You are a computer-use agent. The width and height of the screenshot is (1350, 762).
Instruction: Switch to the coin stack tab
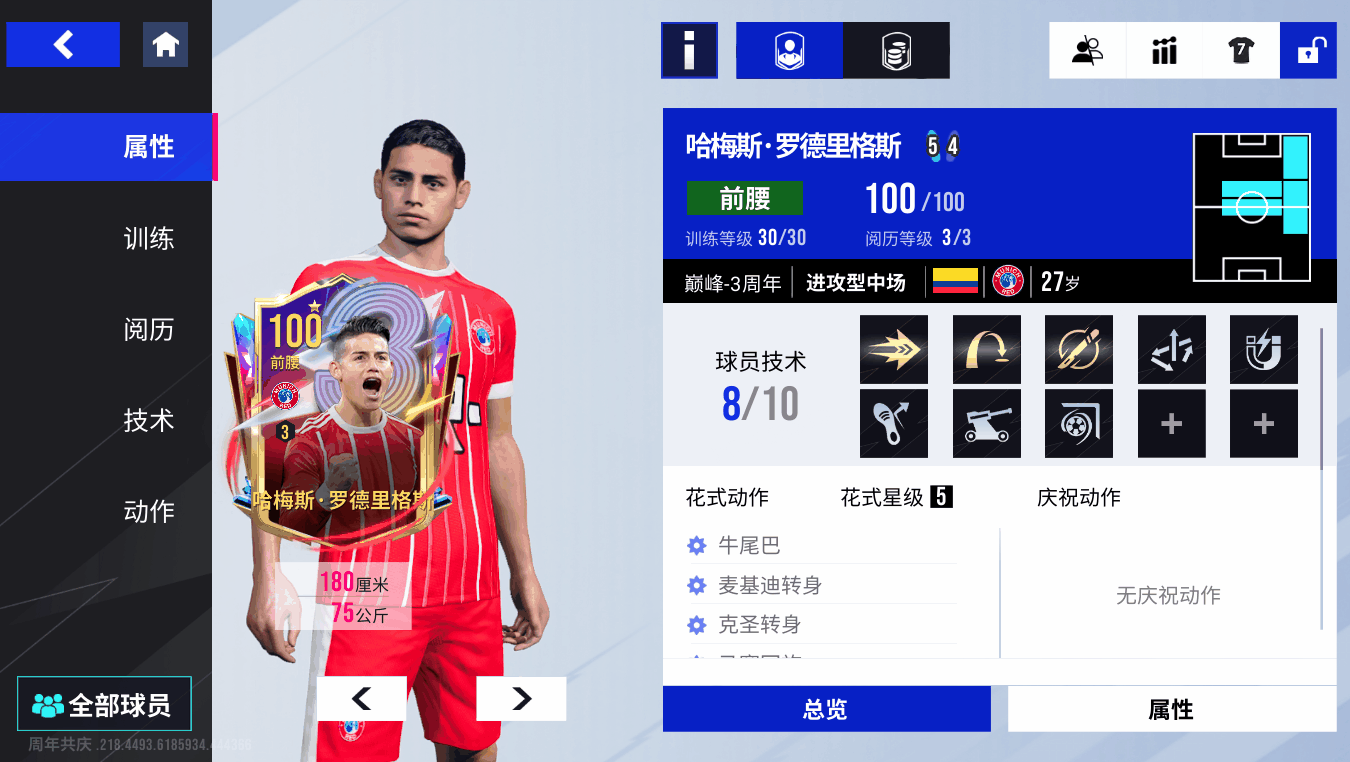tap(896, 50)
